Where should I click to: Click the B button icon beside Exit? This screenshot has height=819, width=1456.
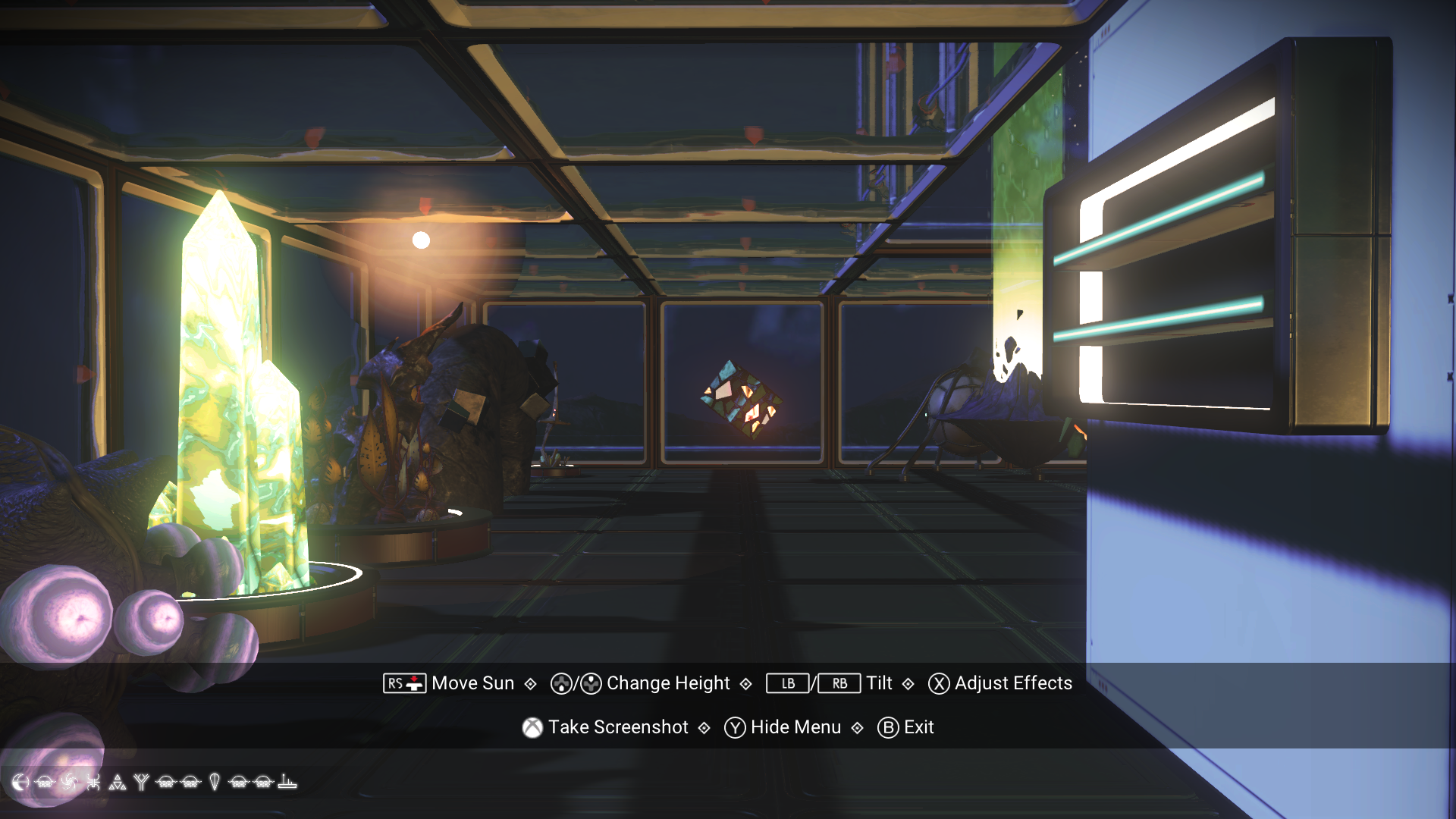[x=888, y=727]
